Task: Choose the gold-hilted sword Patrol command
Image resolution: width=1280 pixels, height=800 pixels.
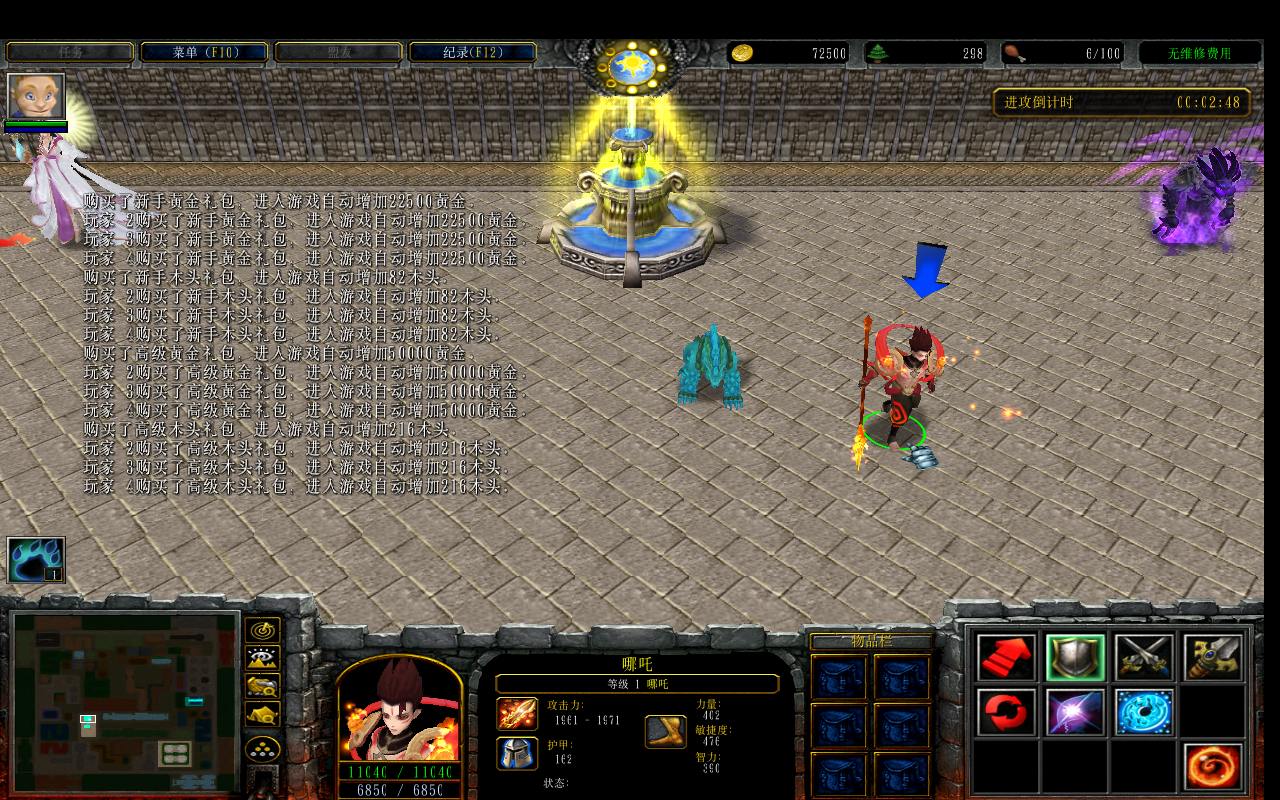Action: click(1213, 657)
